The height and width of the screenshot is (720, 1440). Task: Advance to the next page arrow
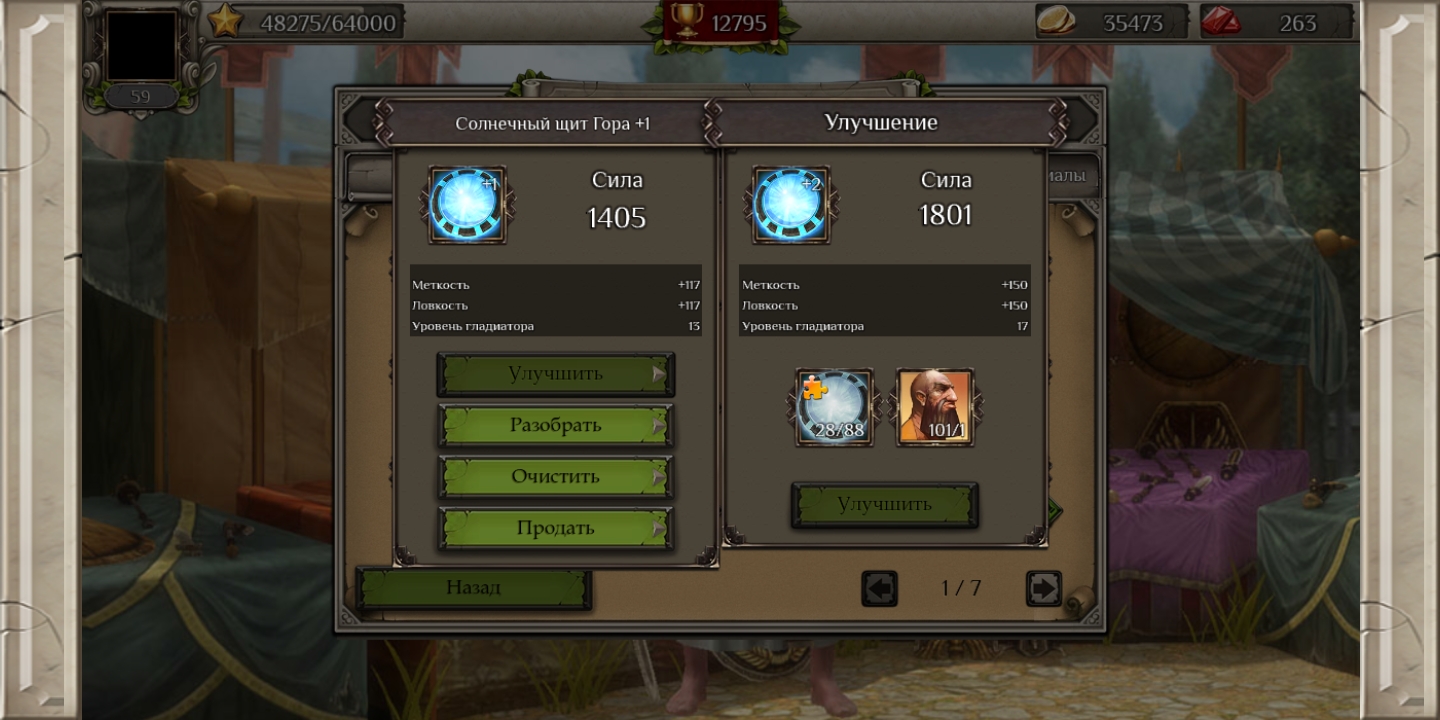tap(1043, 589)
